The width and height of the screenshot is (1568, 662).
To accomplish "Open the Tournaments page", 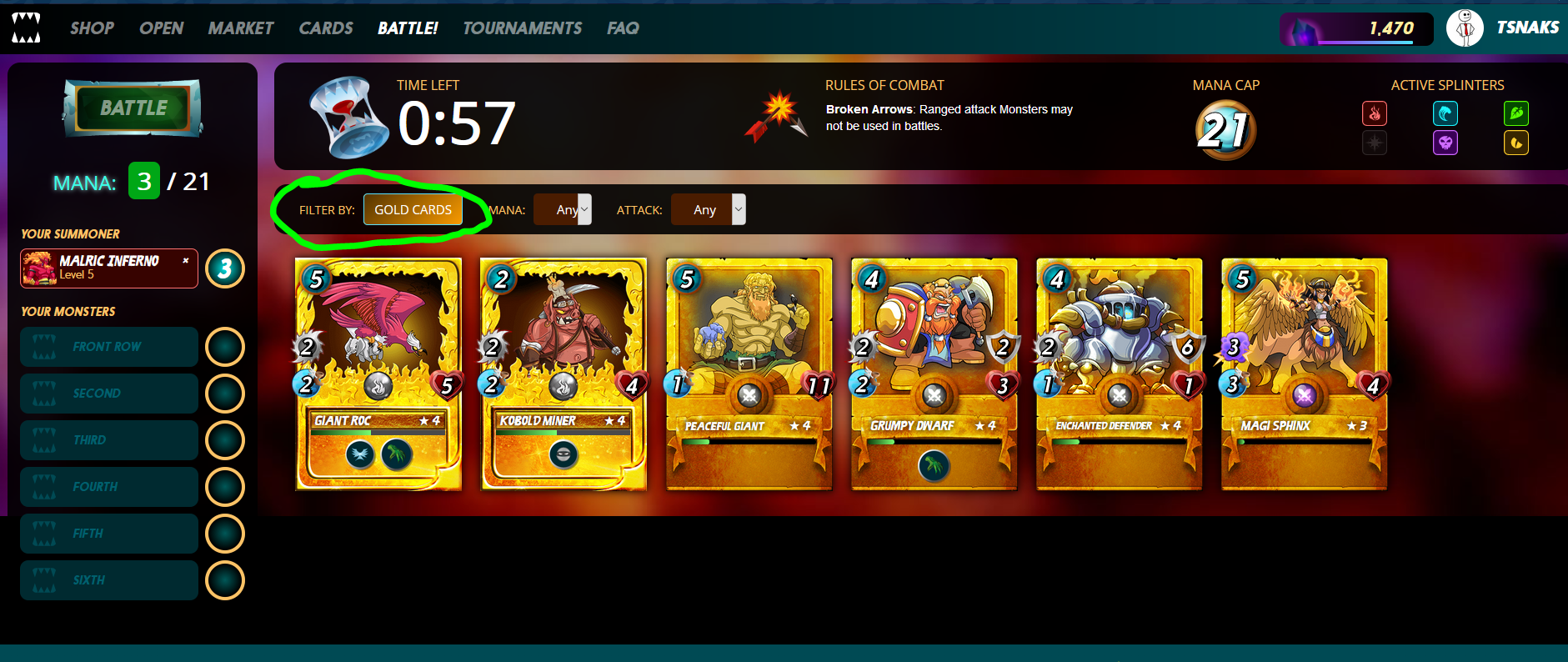I will (x=522, y=28).
